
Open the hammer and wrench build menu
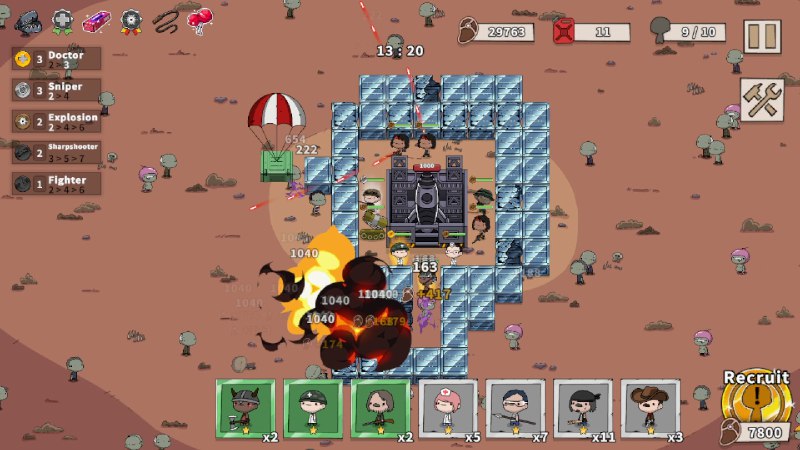(x=761, y=99)
